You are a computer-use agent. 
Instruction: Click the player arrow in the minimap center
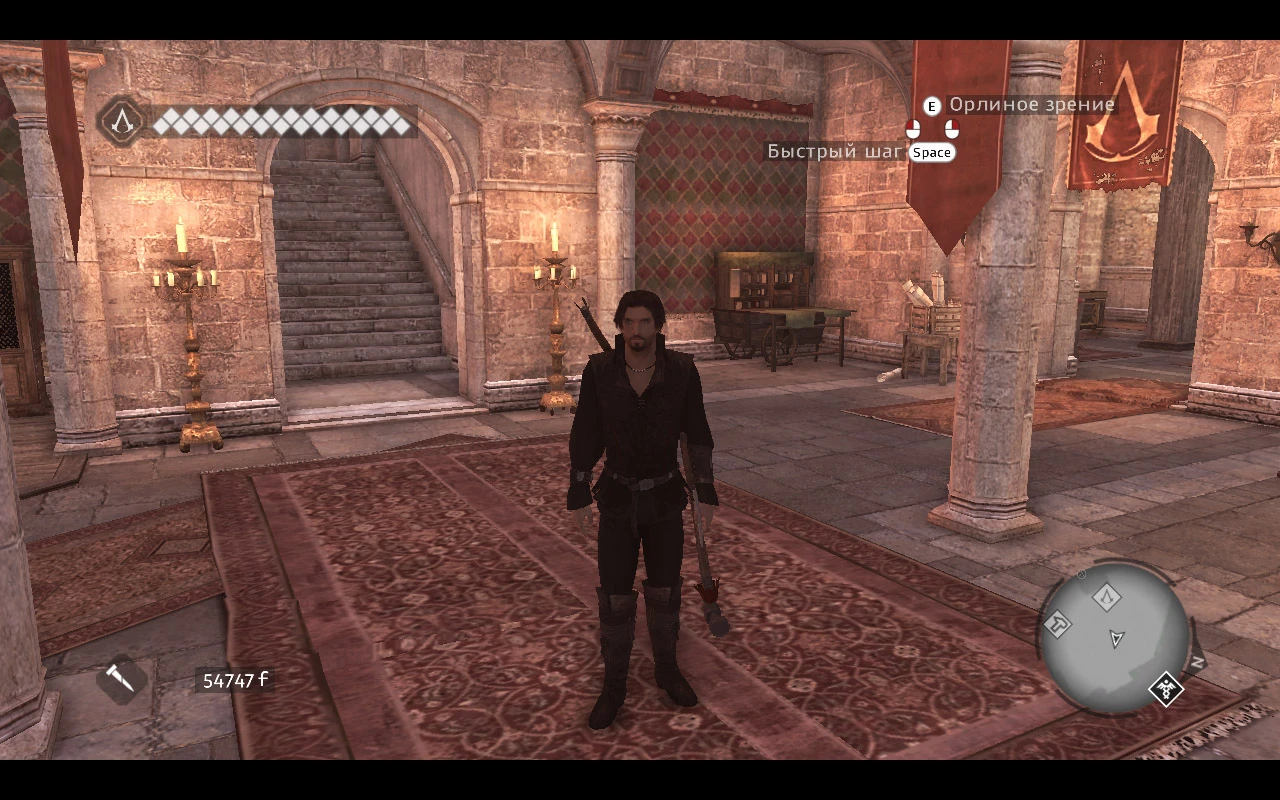[1117, 638]
